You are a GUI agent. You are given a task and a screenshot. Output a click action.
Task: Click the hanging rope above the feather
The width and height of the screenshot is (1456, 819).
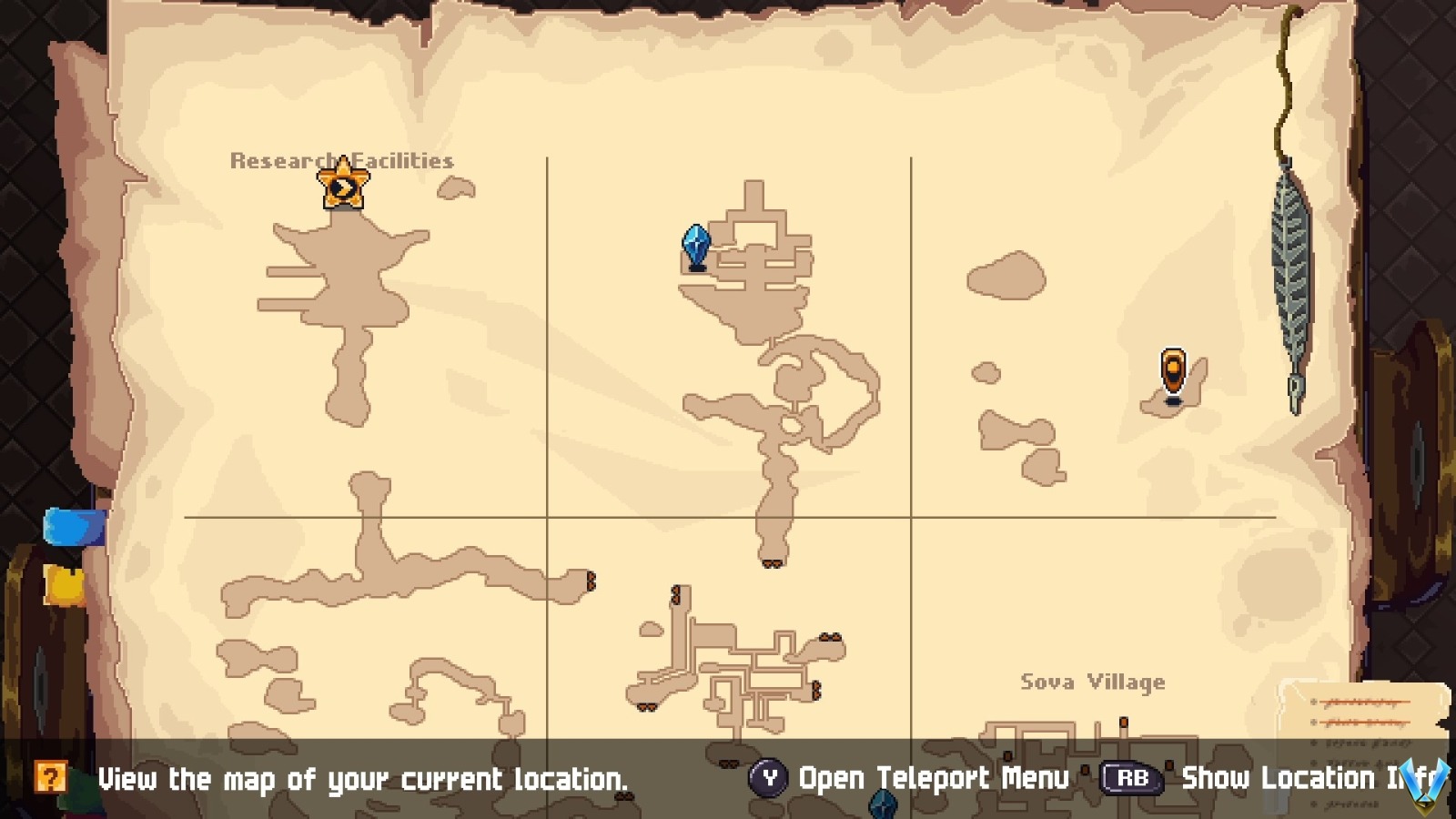[1285, 82]
